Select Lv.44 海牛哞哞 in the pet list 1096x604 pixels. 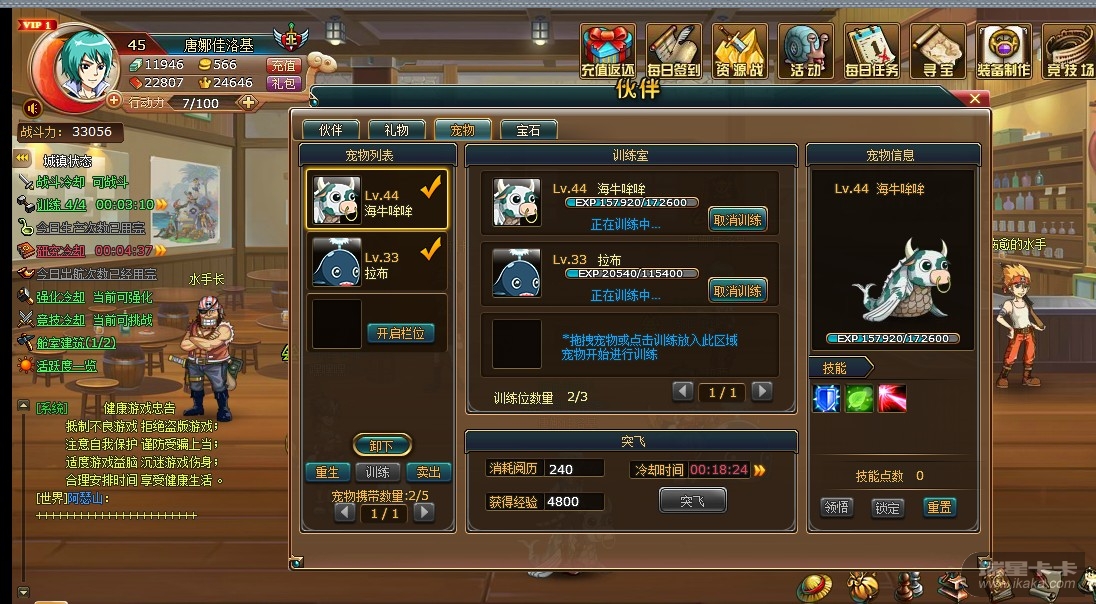(x=377, y=200)
